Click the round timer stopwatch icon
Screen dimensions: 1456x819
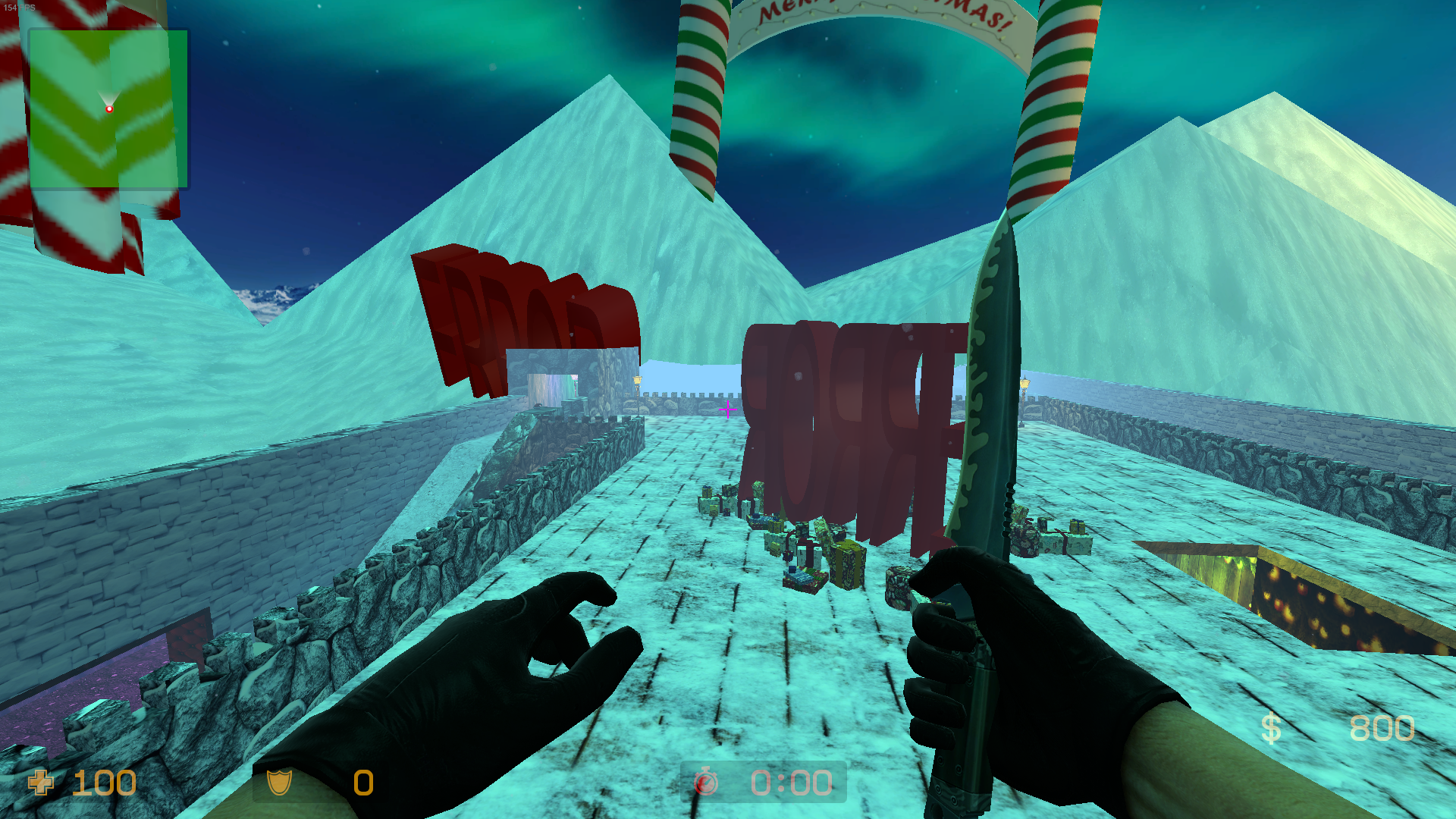[706, 782]
